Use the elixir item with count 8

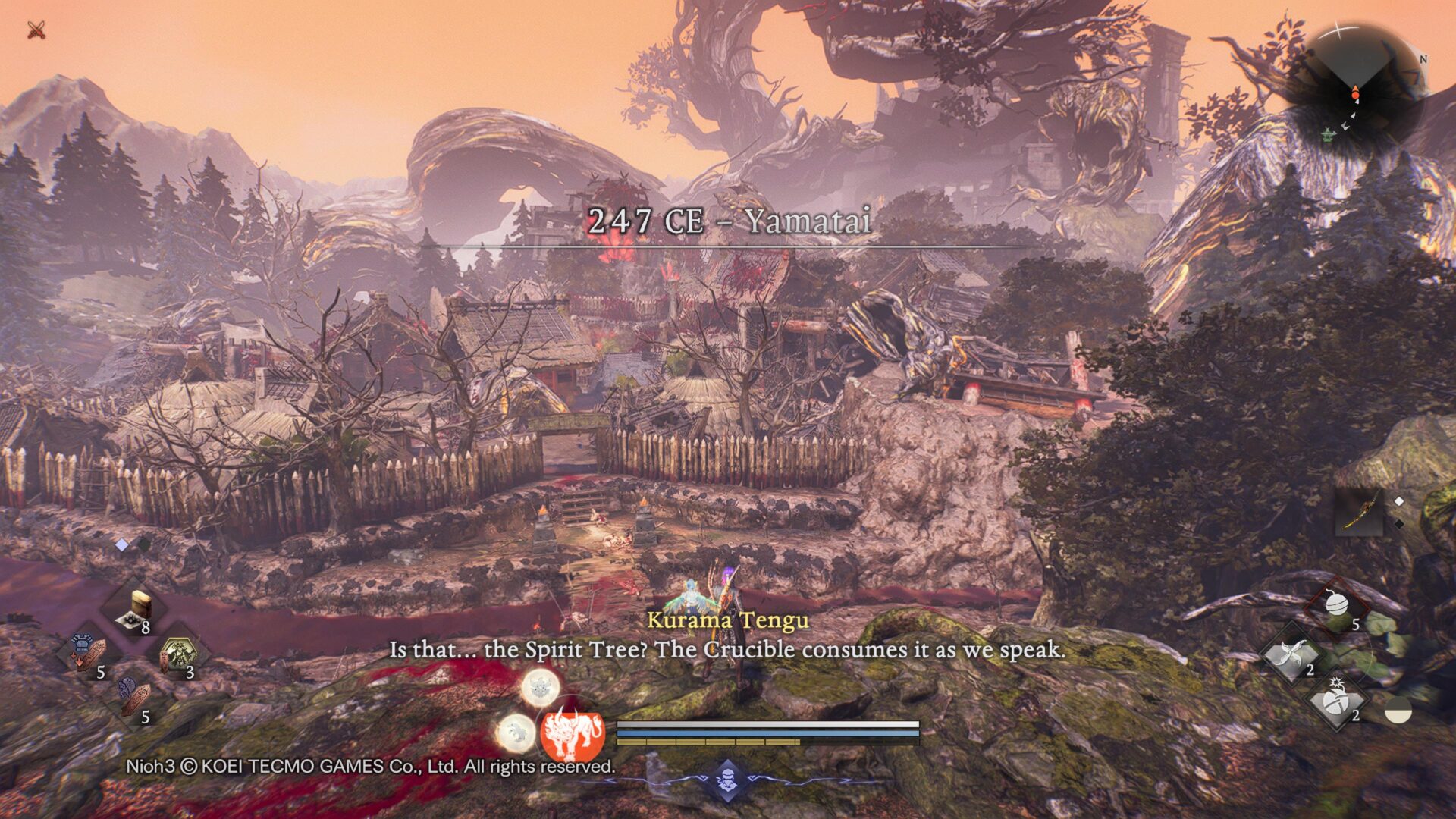(x=135, y=612)
